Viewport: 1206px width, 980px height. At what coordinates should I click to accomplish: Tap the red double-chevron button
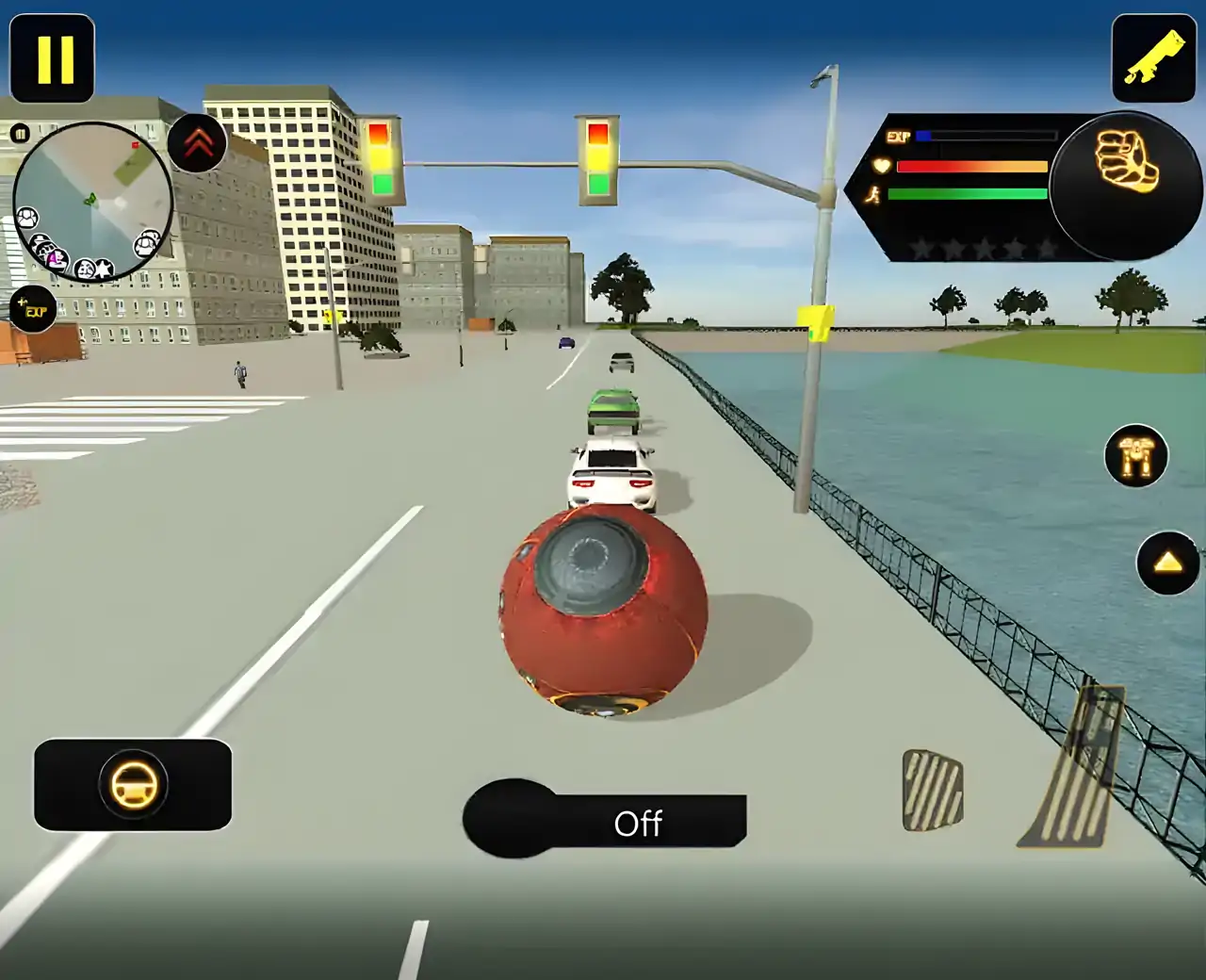tap(198, 144)
